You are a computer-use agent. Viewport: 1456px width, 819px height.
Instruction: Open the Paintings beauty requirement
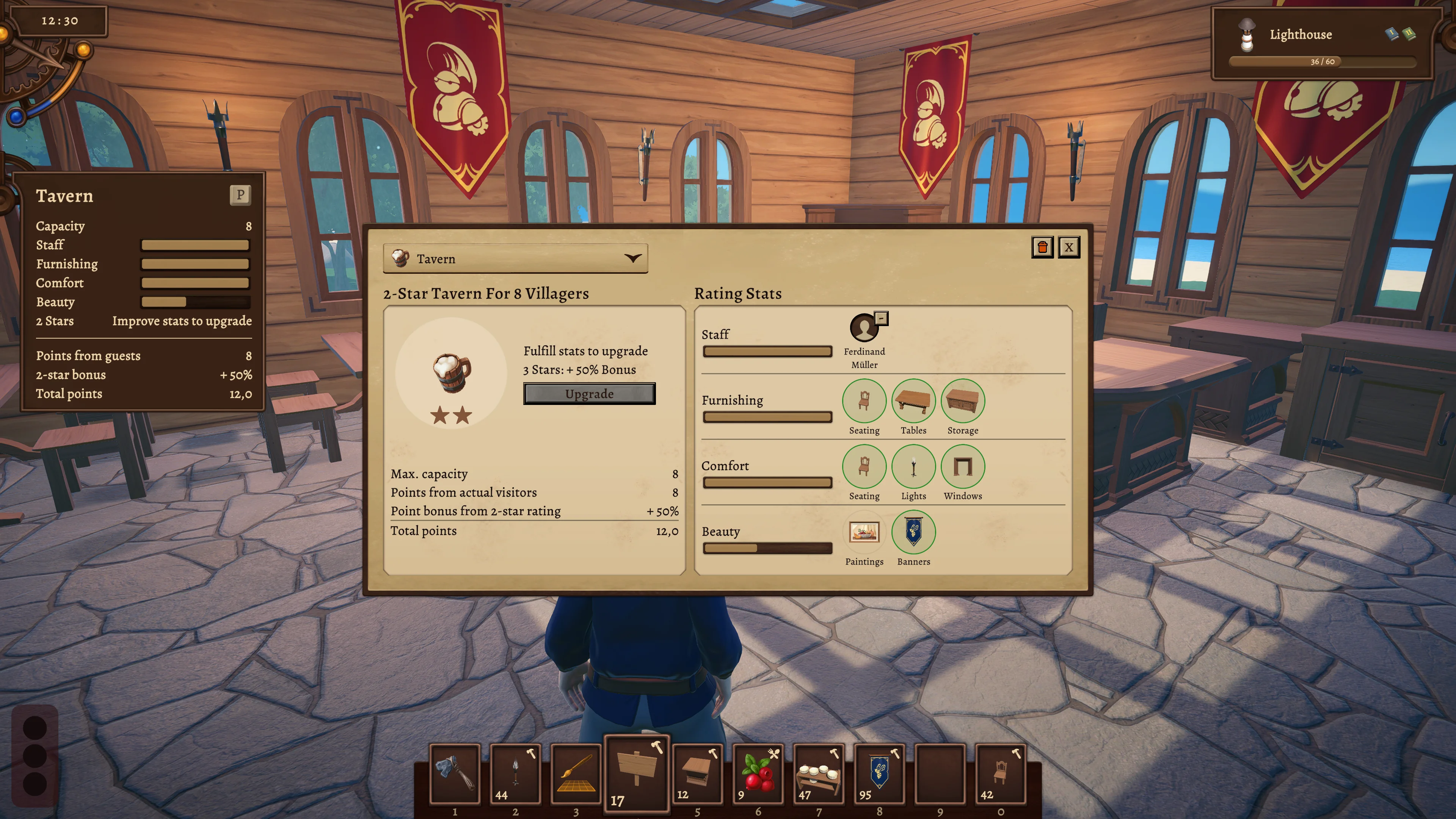(x=864, y=532)
